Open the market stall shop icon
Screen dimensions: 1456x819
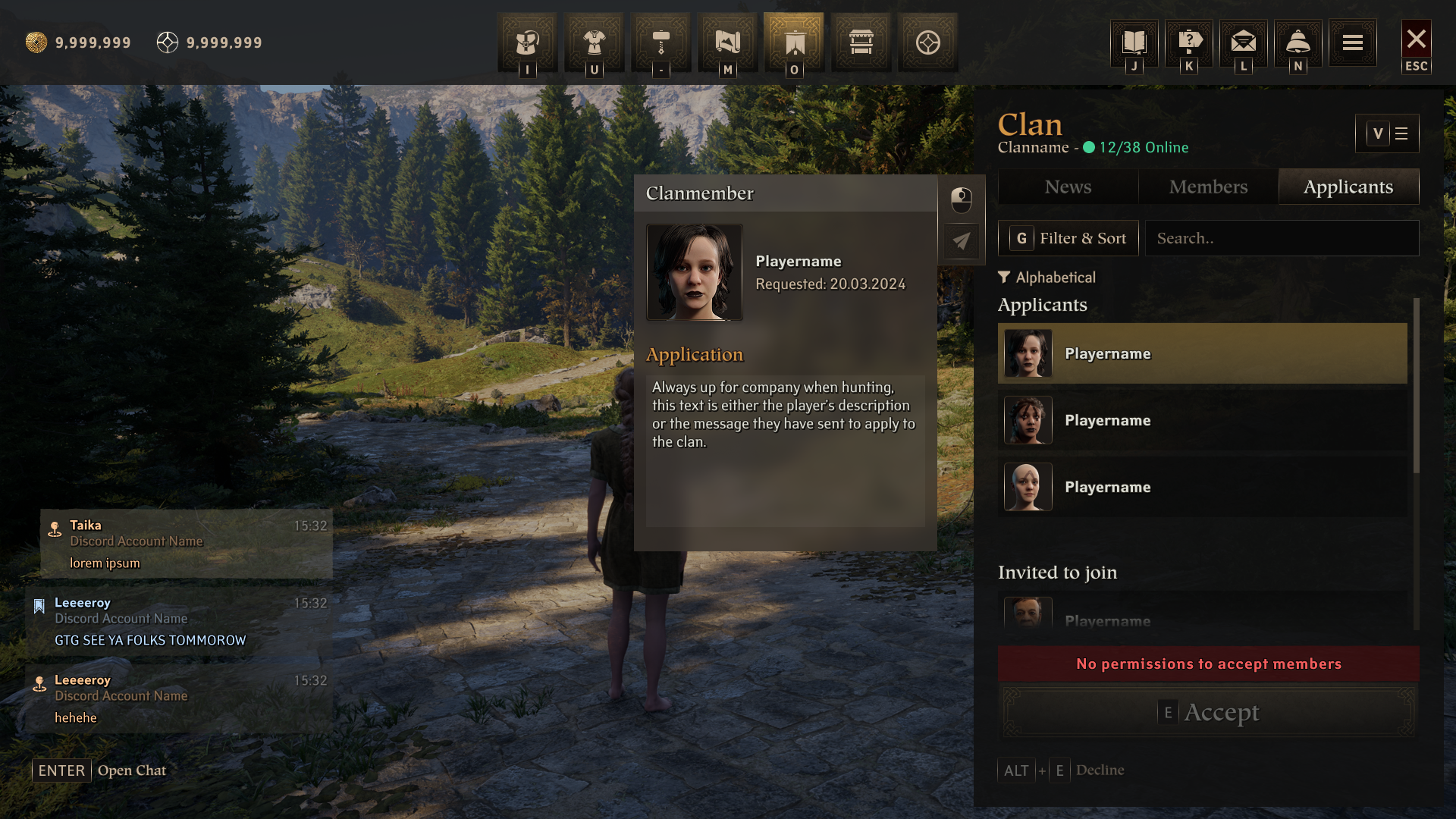click(x=861, y=42)
